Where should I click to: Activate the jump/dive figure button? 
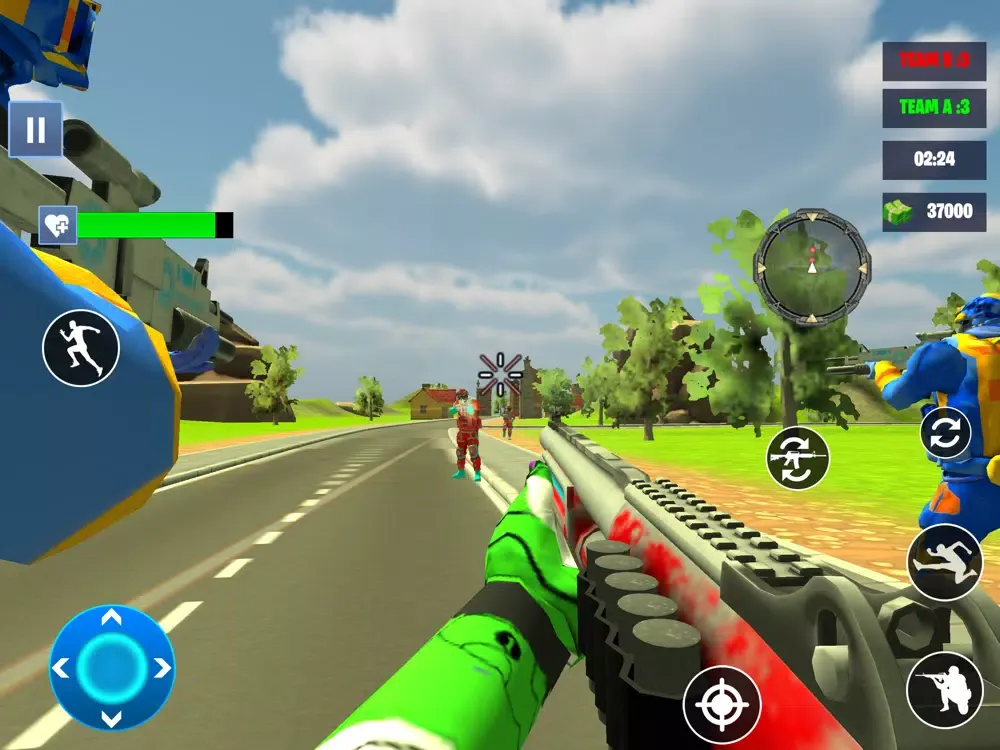[945, 562]
